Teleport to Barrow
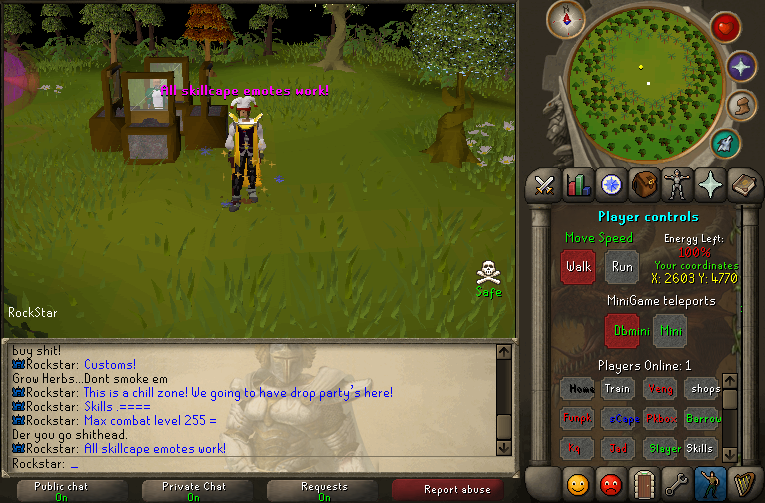 pos(704,419)
